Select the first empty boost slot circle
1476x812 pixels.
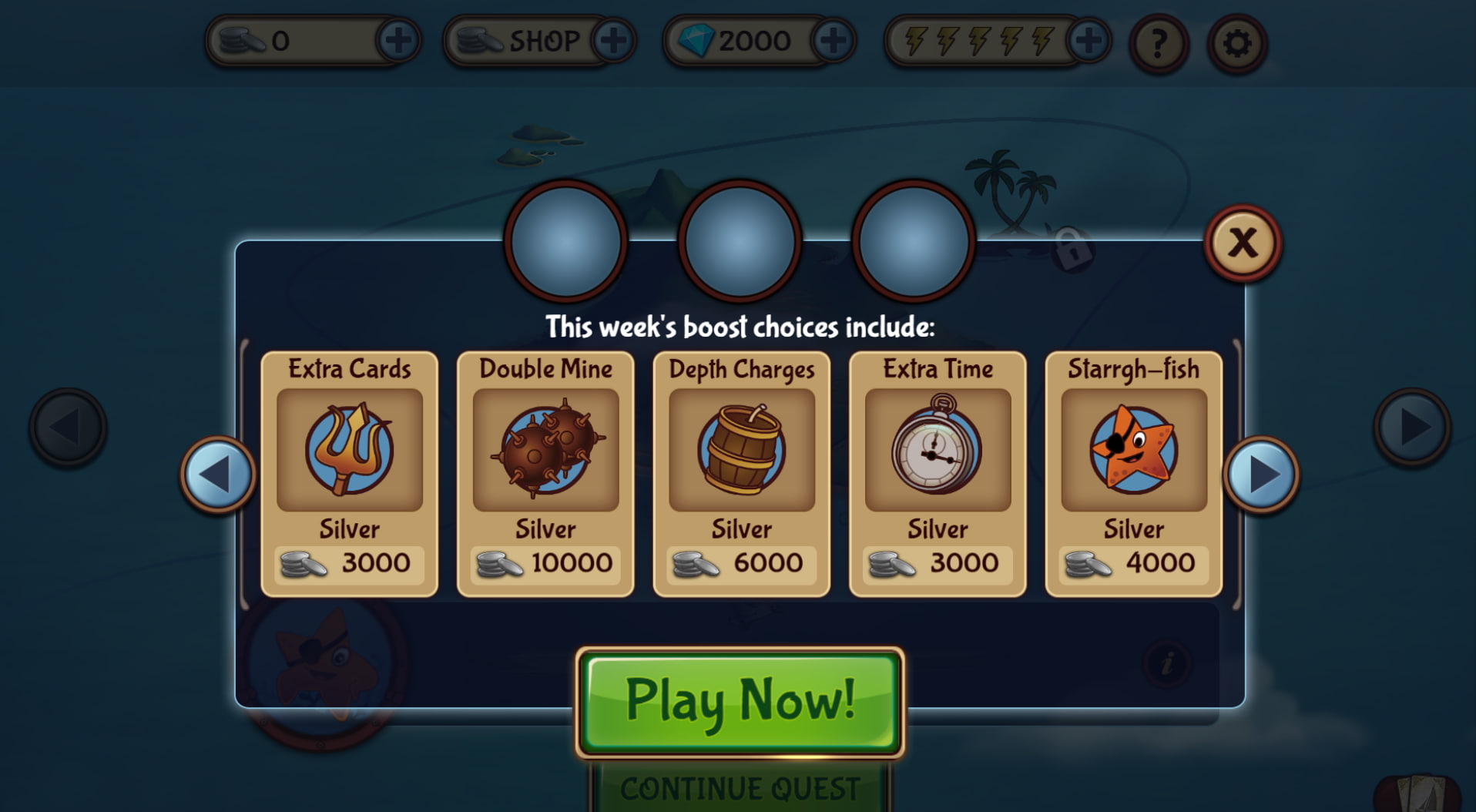click(567, 243)
